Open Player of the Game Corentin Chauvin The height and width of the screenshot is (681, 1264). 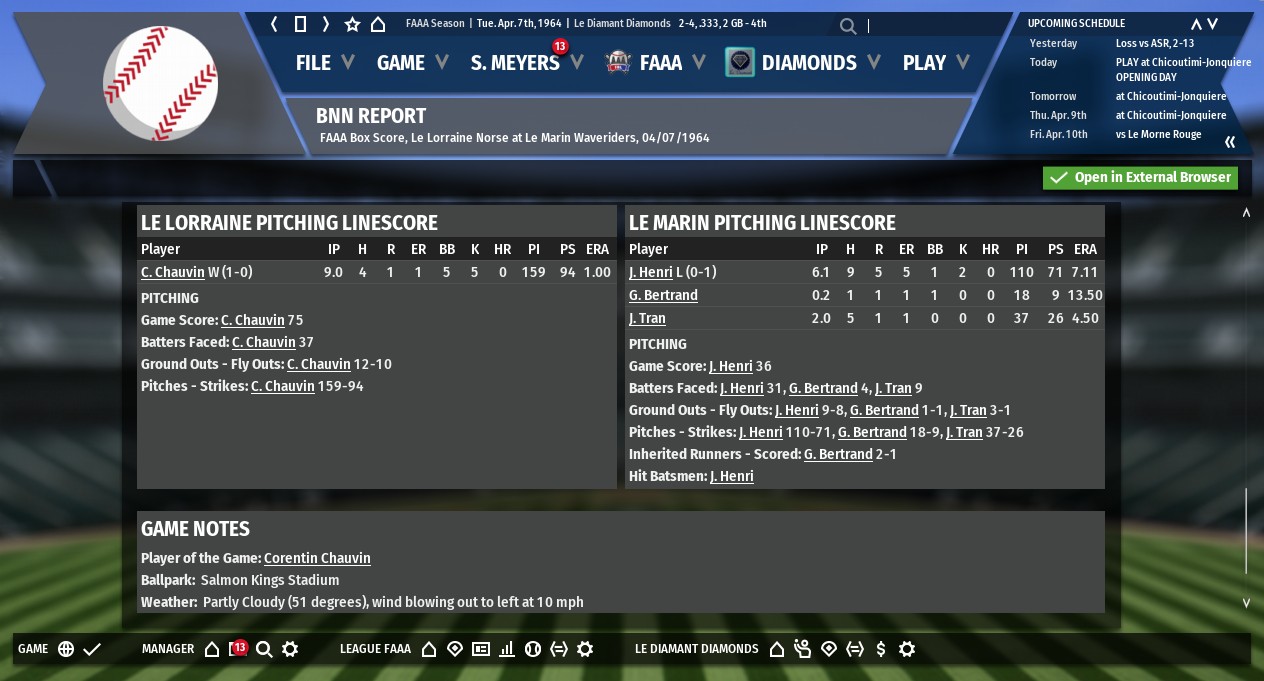[x=317, y=558]
